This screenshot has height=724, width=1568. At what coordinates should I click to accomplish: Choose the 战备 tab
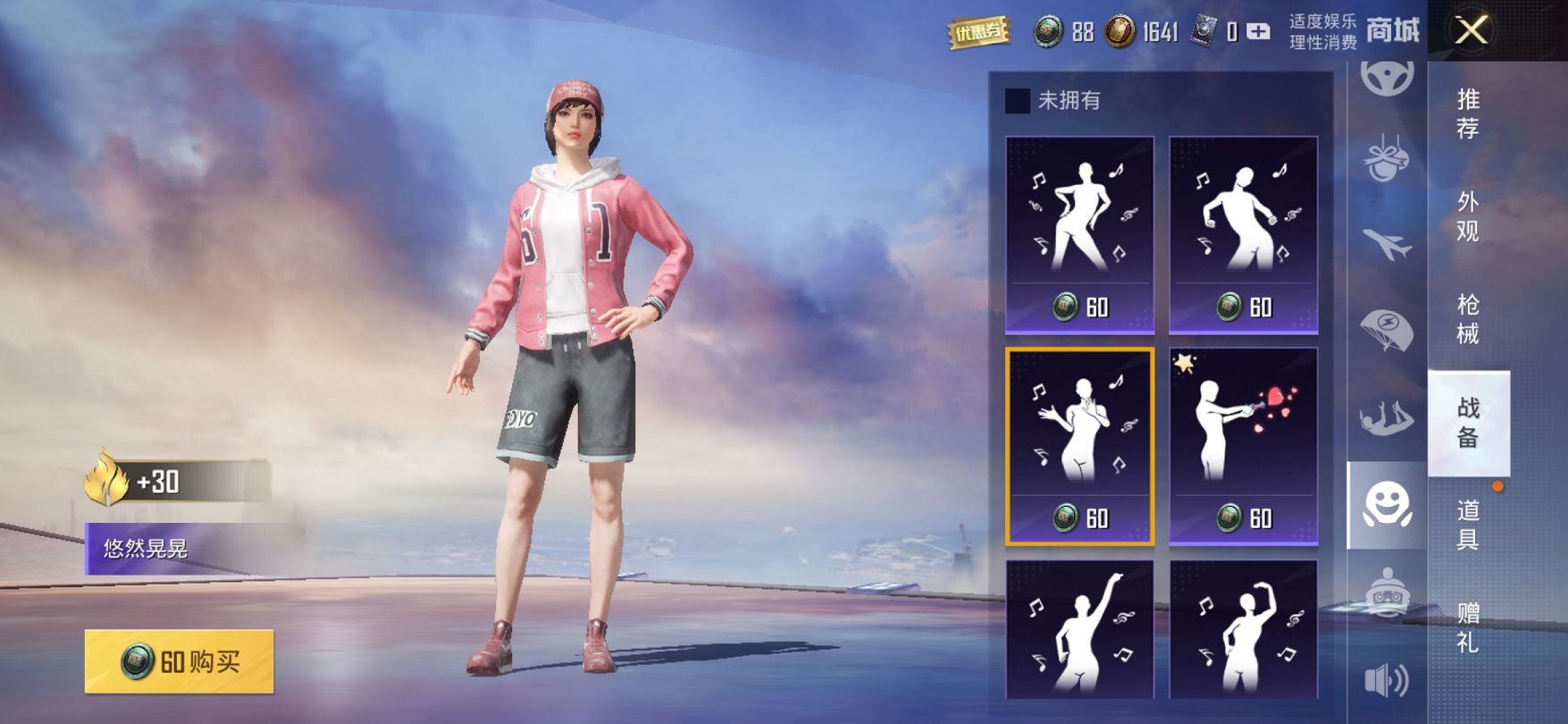click(1468, 422)
